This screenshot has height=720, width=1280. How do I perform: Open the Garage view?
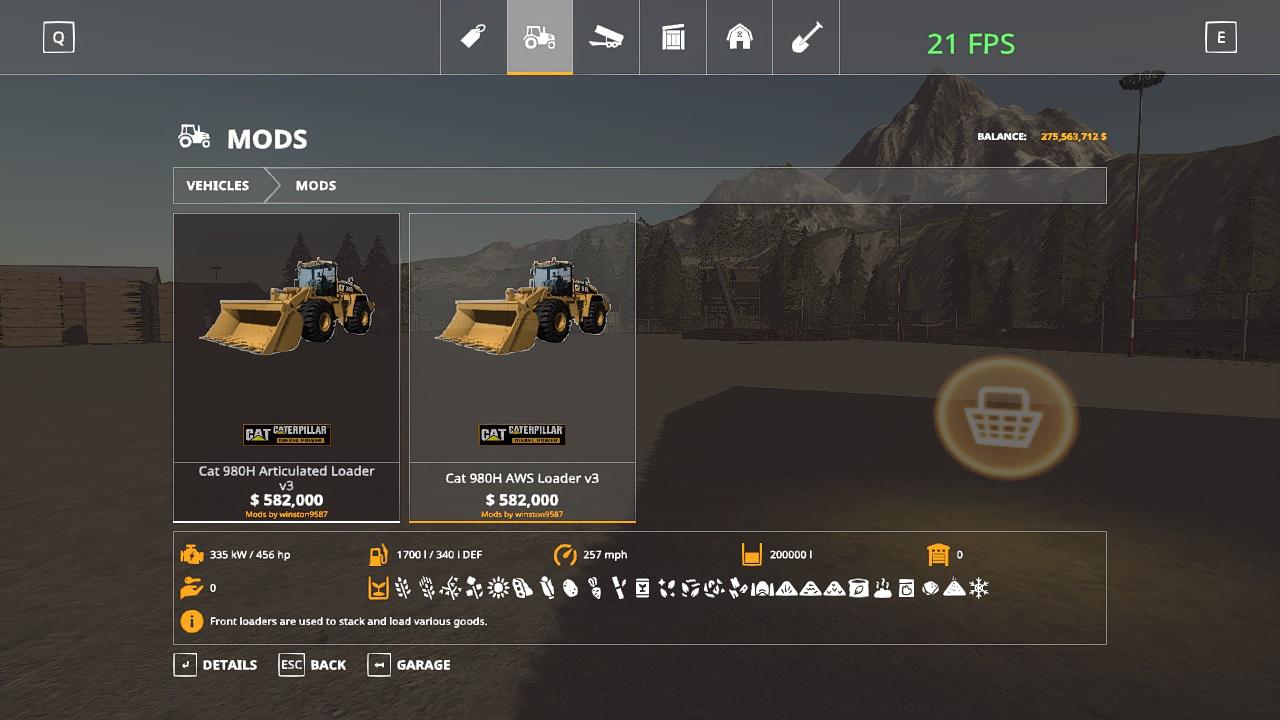point(410,665)
